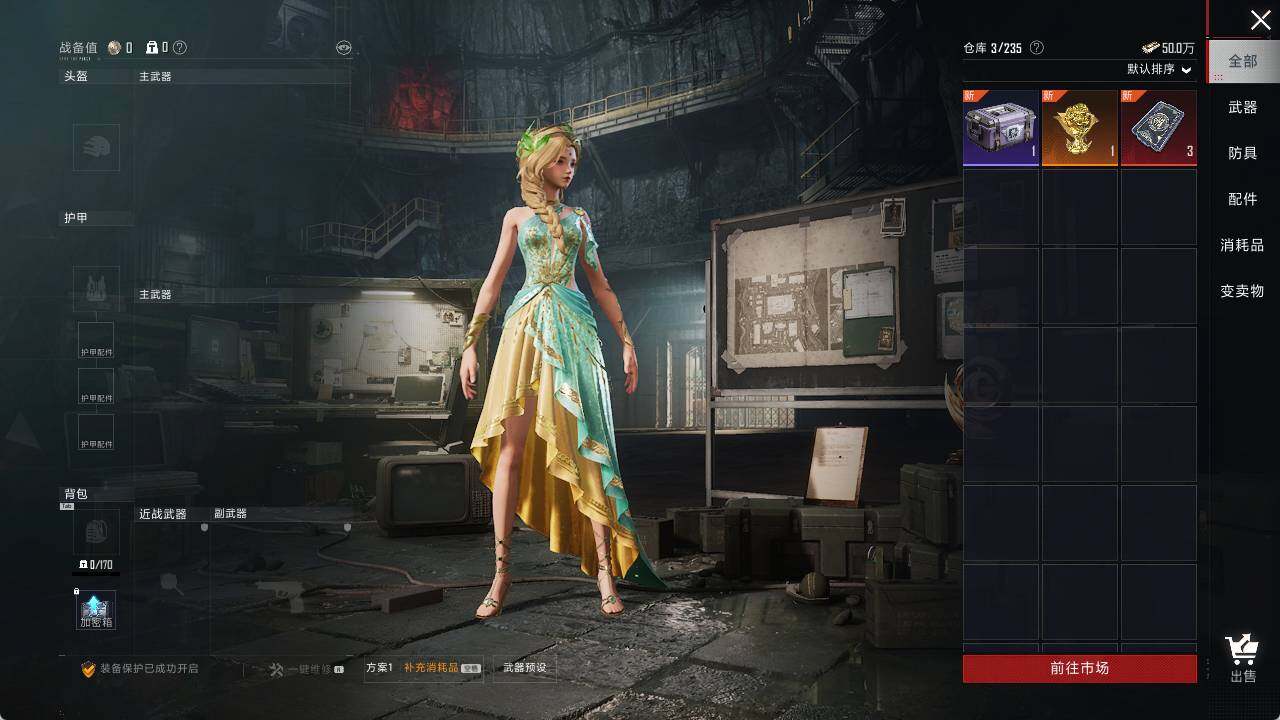Toggle the eye visibility icon
The width and height of the screenshot is (1280, 720).
[343, 48]
